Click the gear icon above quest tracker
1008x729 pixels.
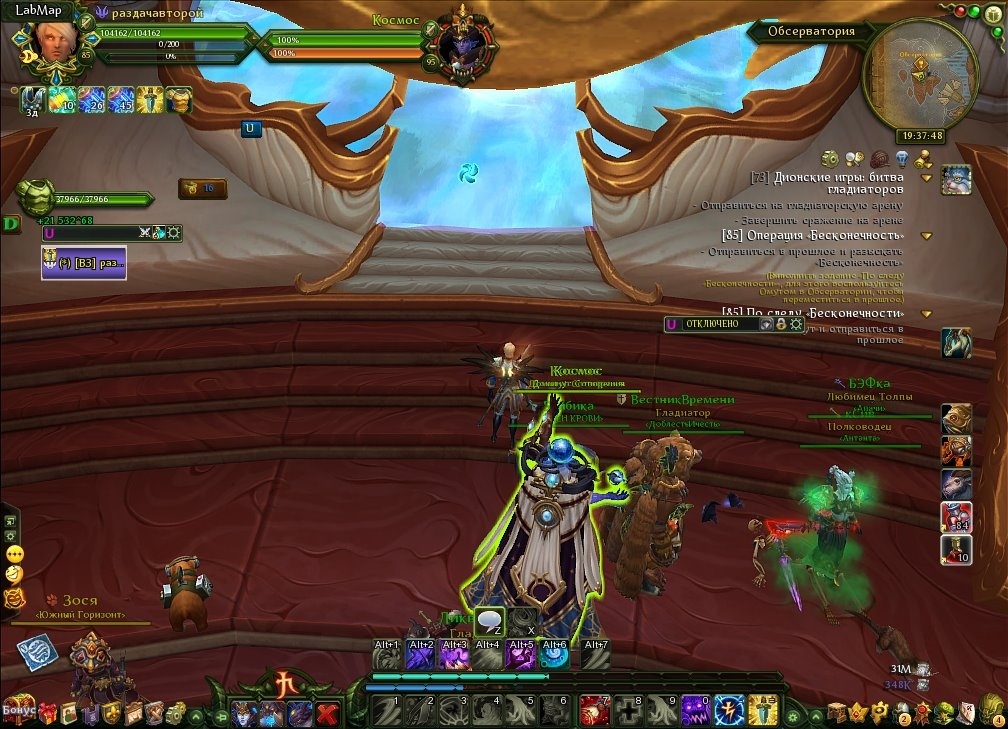coord(830,158)
